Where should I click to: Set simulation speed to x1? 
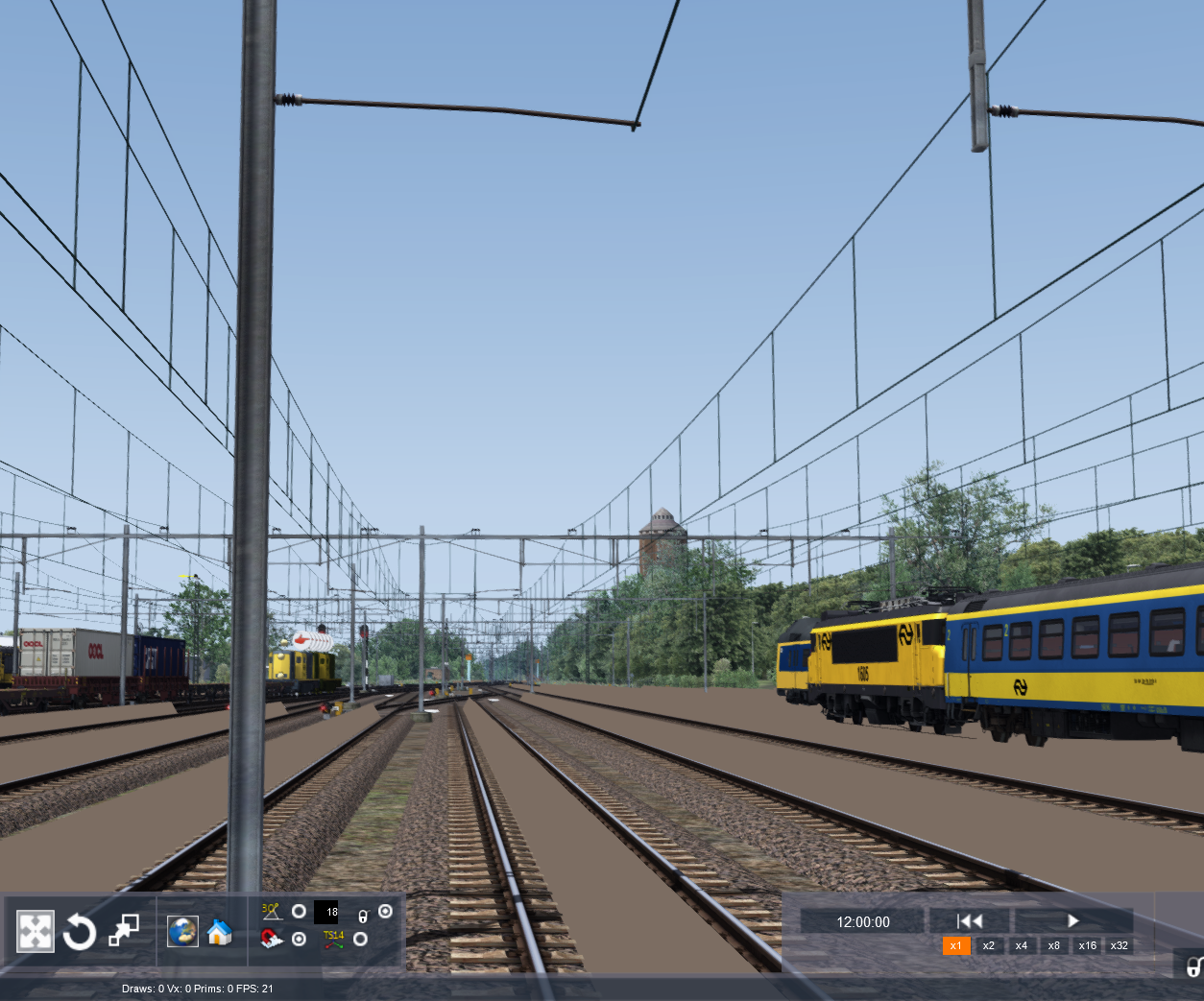[955, 945]
